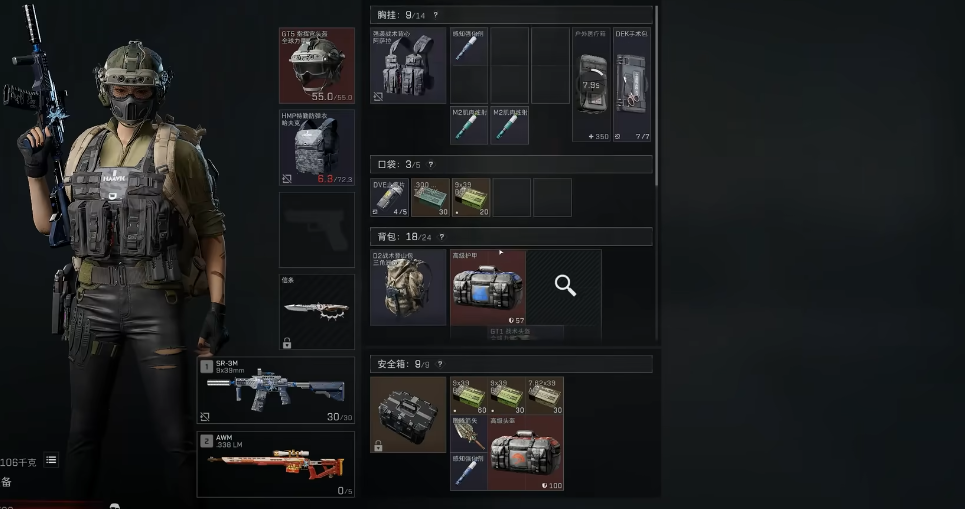Select the 9x39 ammo box with 20 rounds

click(471, 198)
